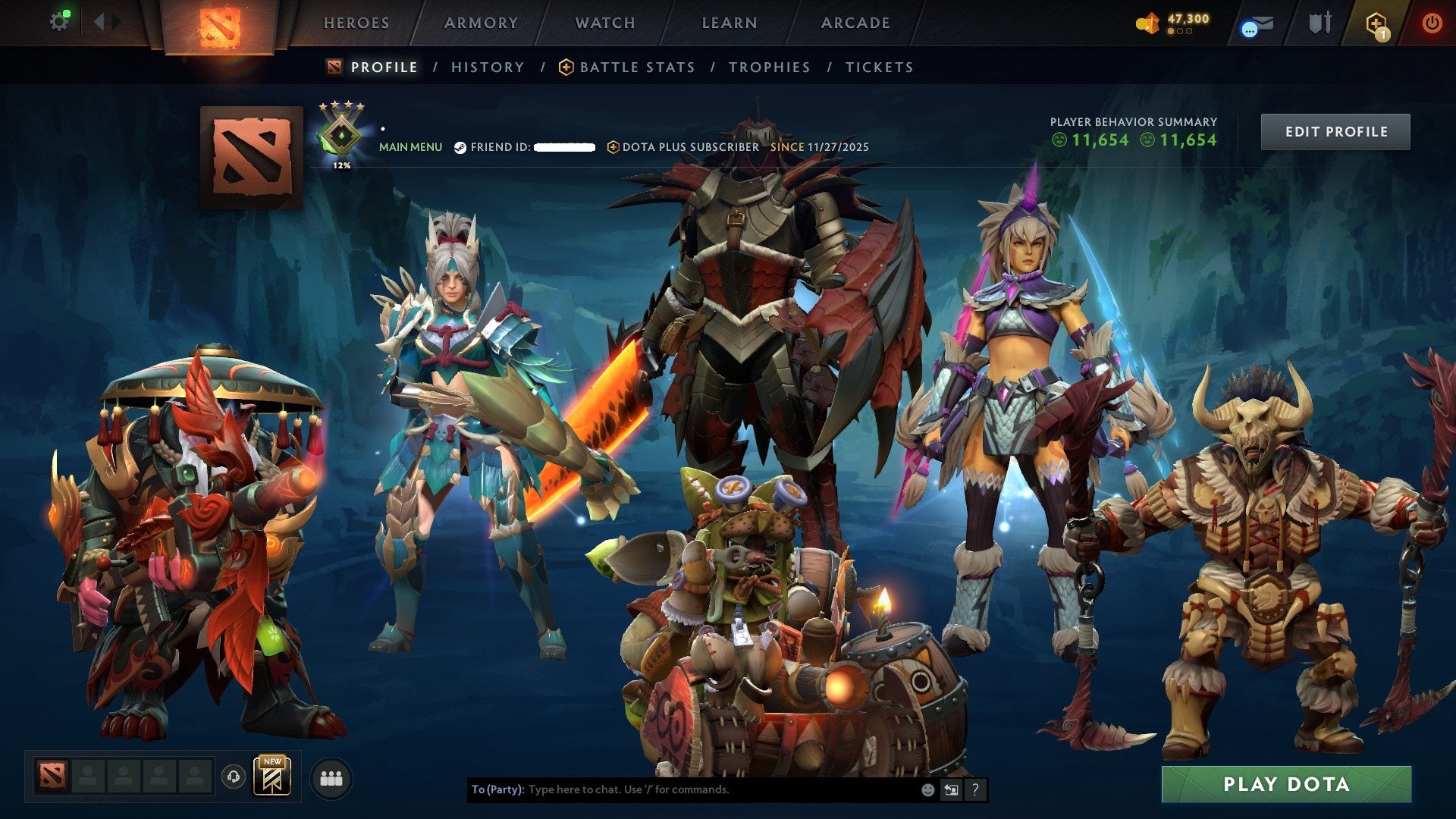Viewport: 1456px width, 819px height.
Task: Open the settings gear icon
Action: click(60, 20)
